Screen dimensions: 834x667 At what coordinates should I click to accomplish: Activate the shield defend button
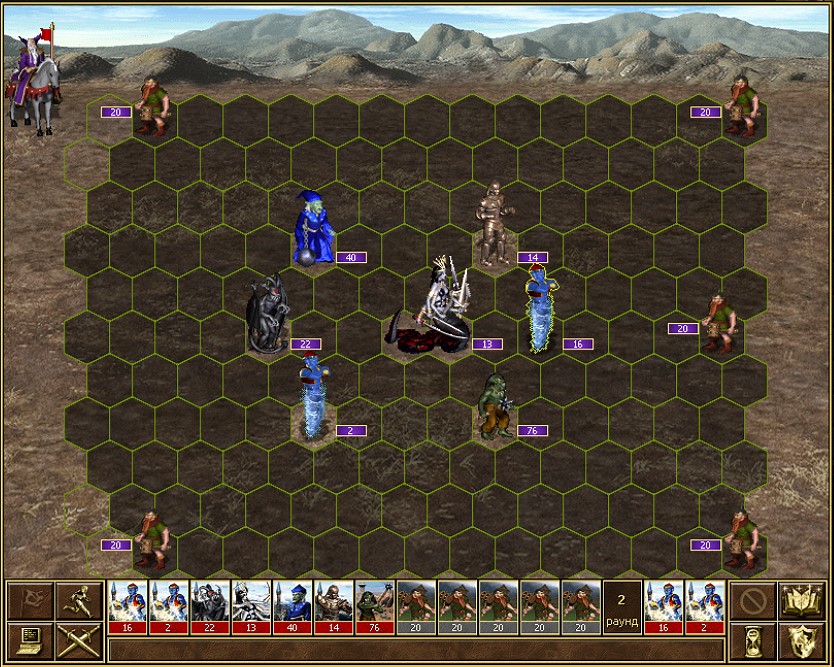click(802, 641)
